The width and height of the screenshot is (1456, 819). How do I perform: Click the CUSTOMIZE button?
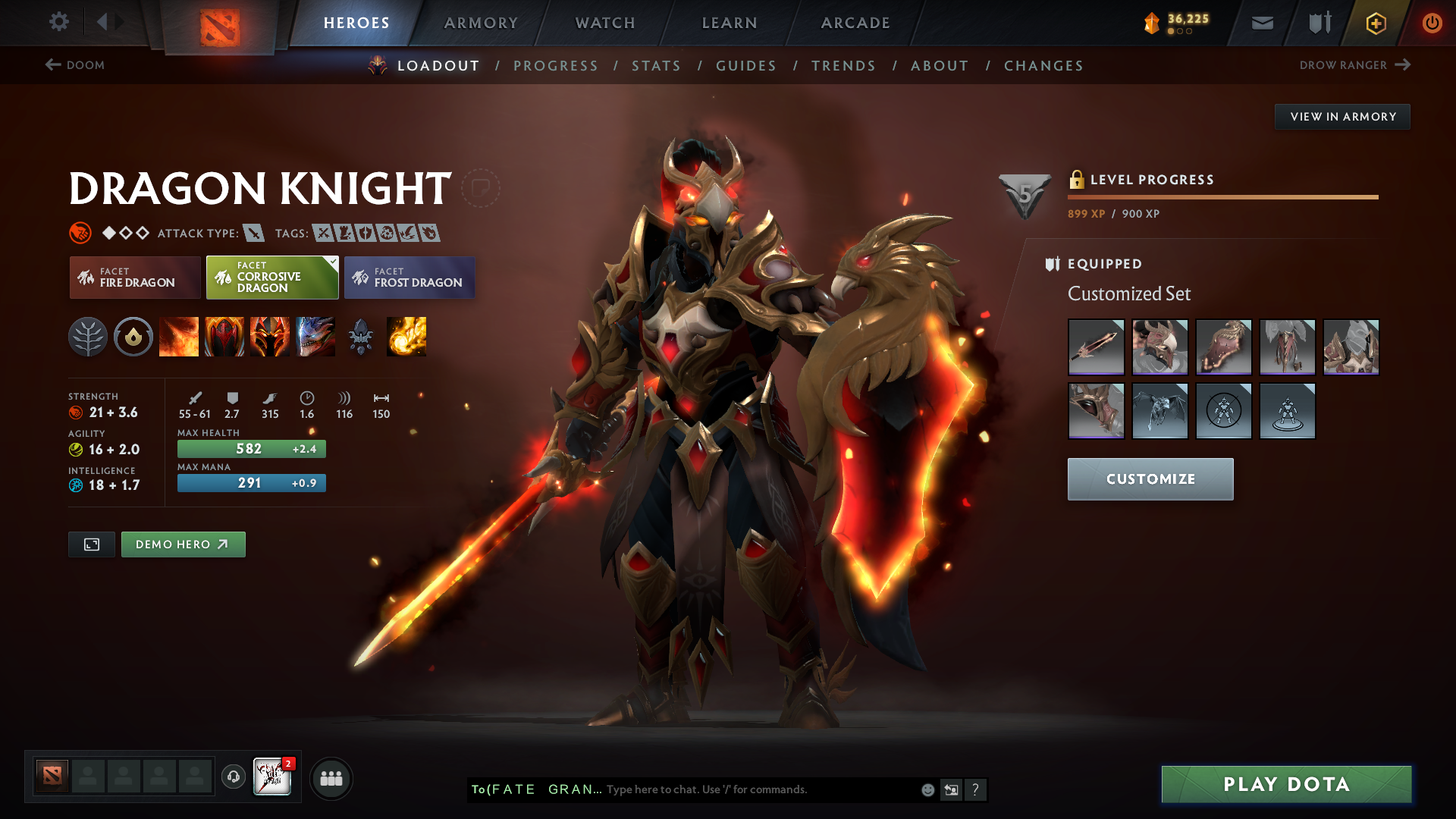(x=1150, y=479)
